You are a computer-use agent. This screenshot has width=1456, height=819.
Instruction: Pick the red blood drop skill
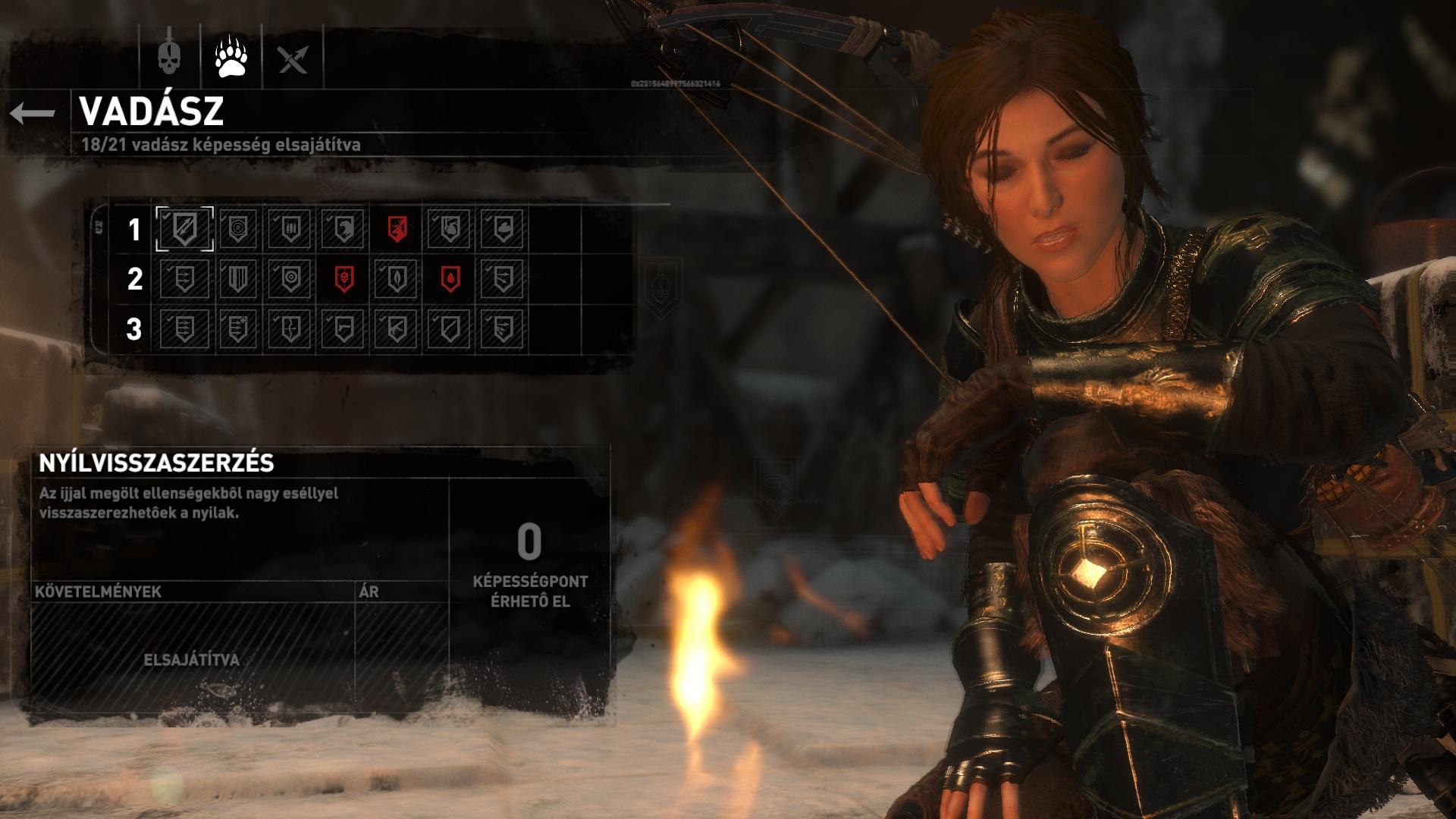coord(450,279)
